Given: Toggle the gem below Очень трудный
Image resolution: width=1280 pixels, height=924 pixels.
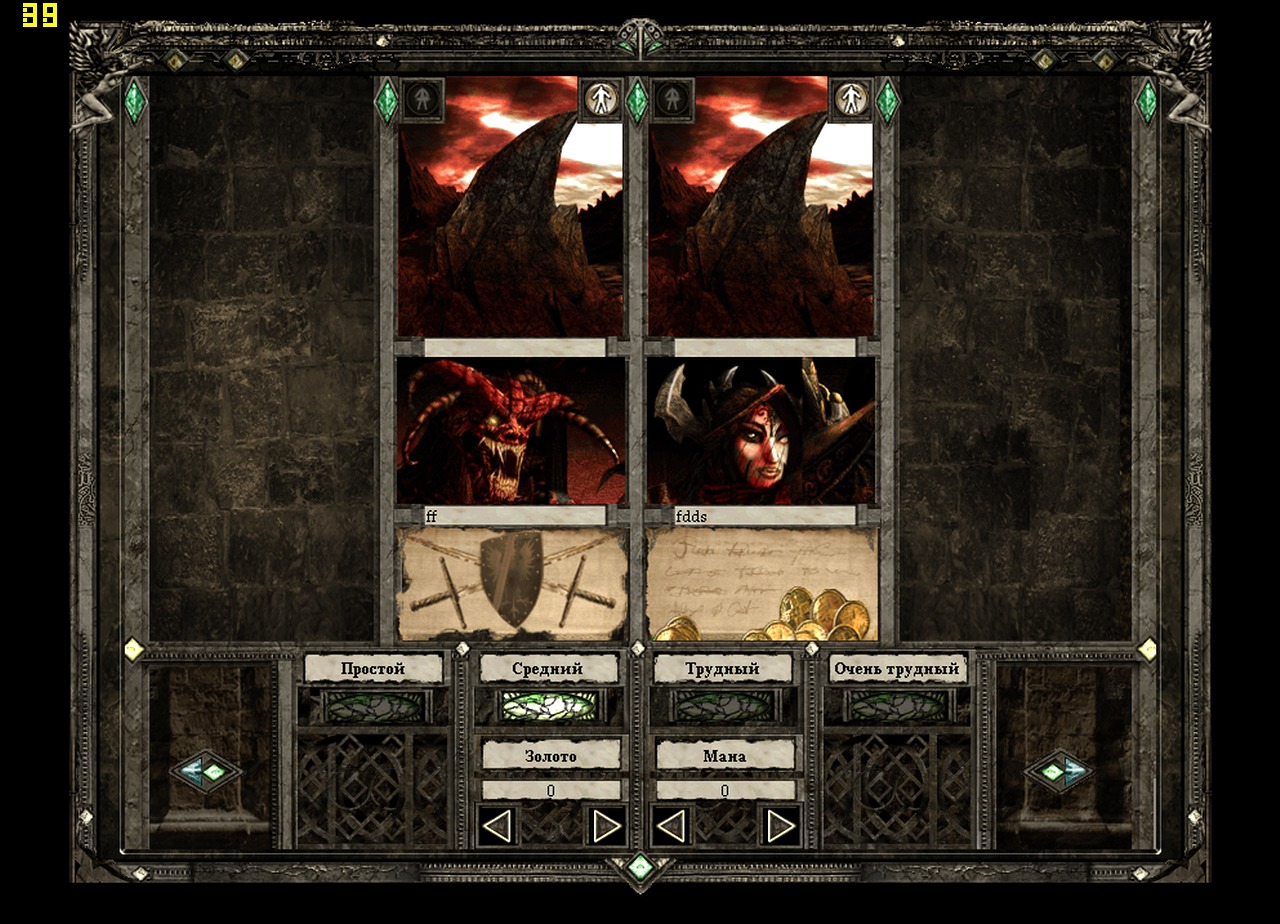Looking at the screenshot, I should point(897,706).
